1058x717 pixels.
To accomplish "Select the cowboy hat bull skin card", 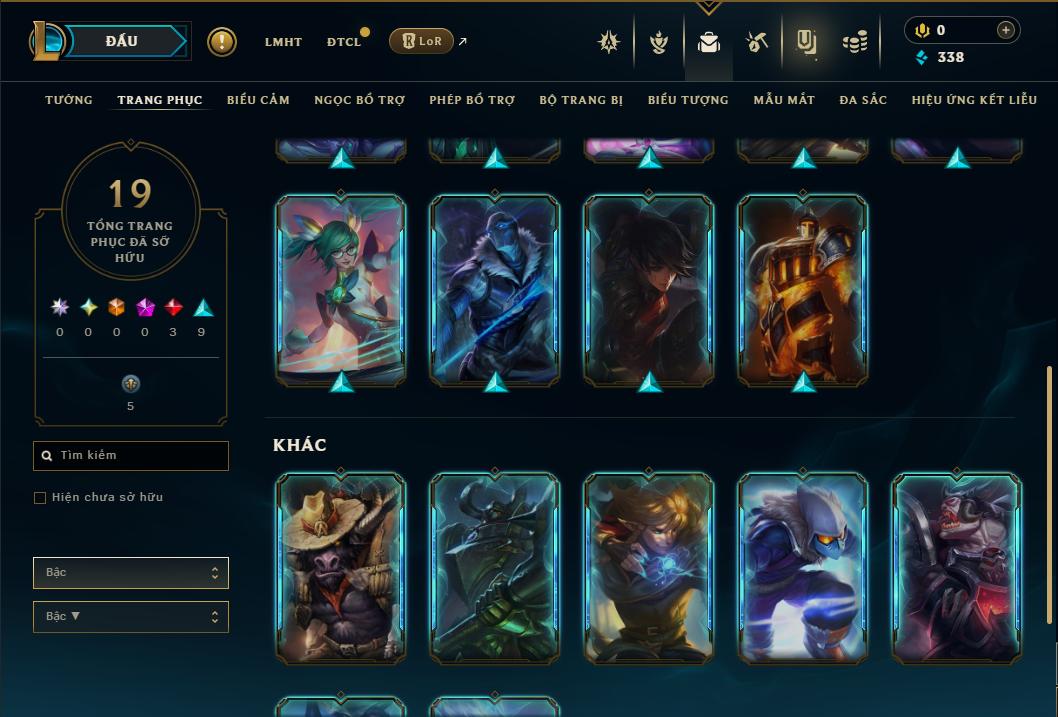I will pos(341,568).
